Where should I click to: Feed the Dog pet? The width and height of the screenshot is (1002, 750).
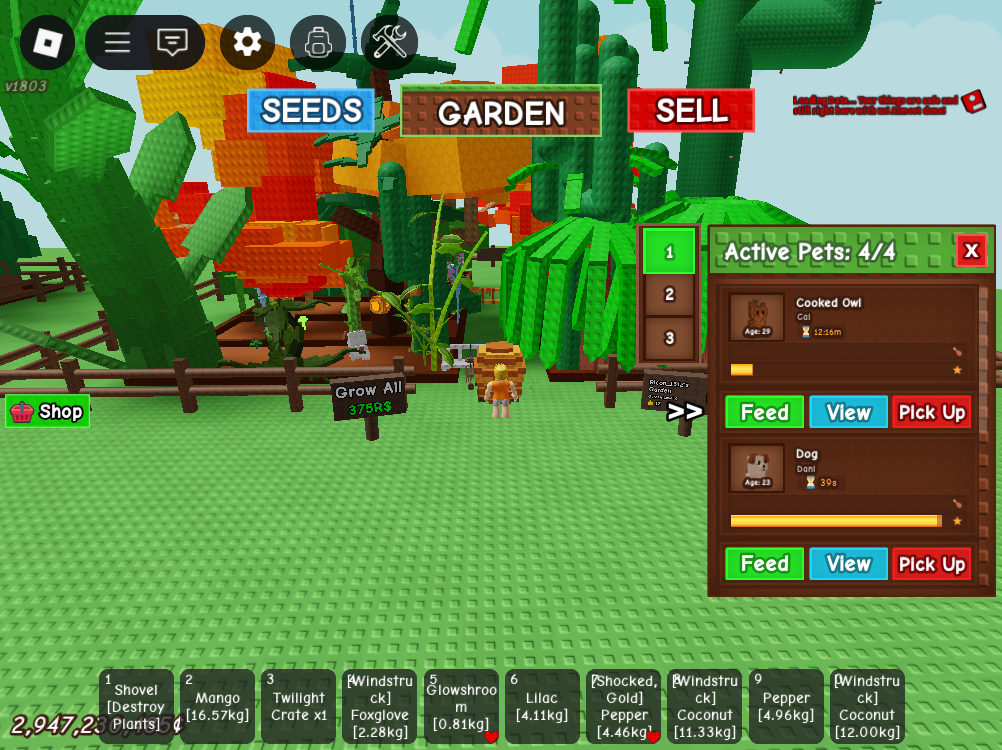tap(764, 564)
